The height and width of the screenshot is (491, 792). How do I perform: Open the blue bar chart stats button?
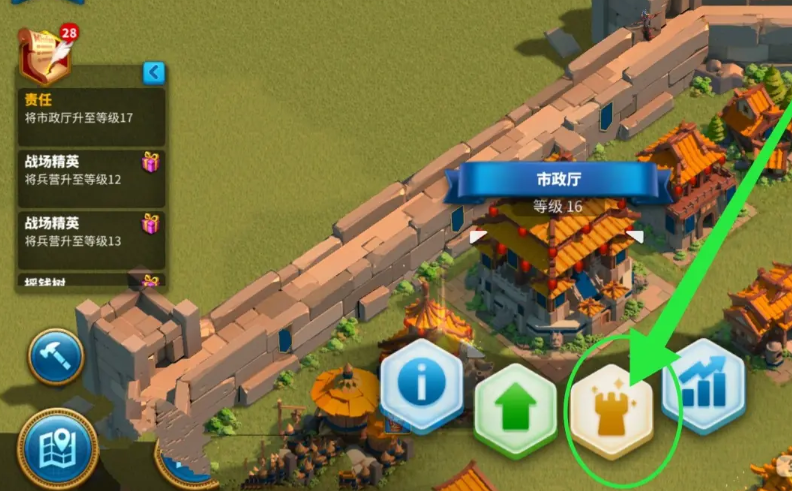tap(703, 385)
